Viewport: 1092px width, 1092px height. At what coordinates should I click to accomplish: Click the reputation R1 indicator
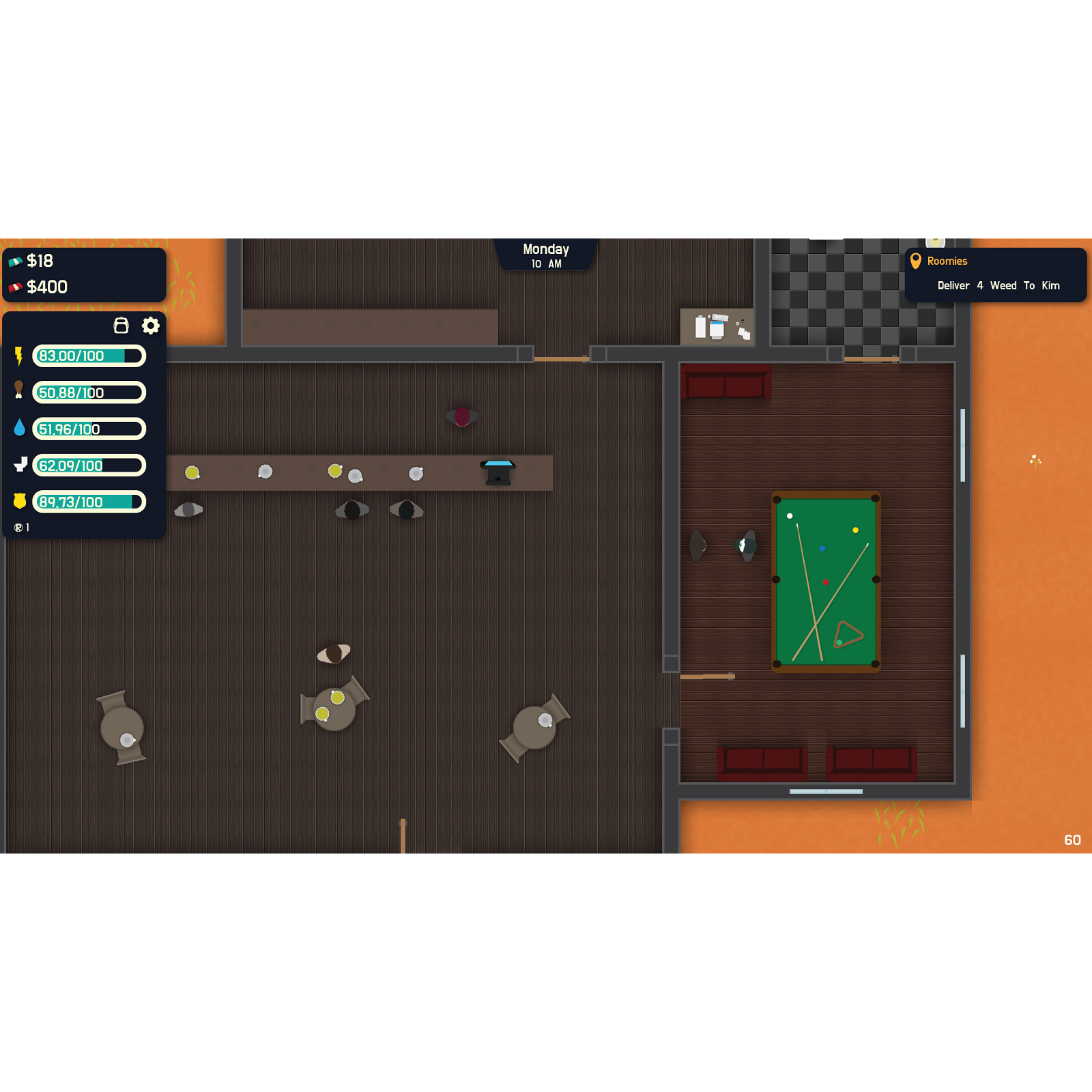pyautogui.click(x=23, y=526)
